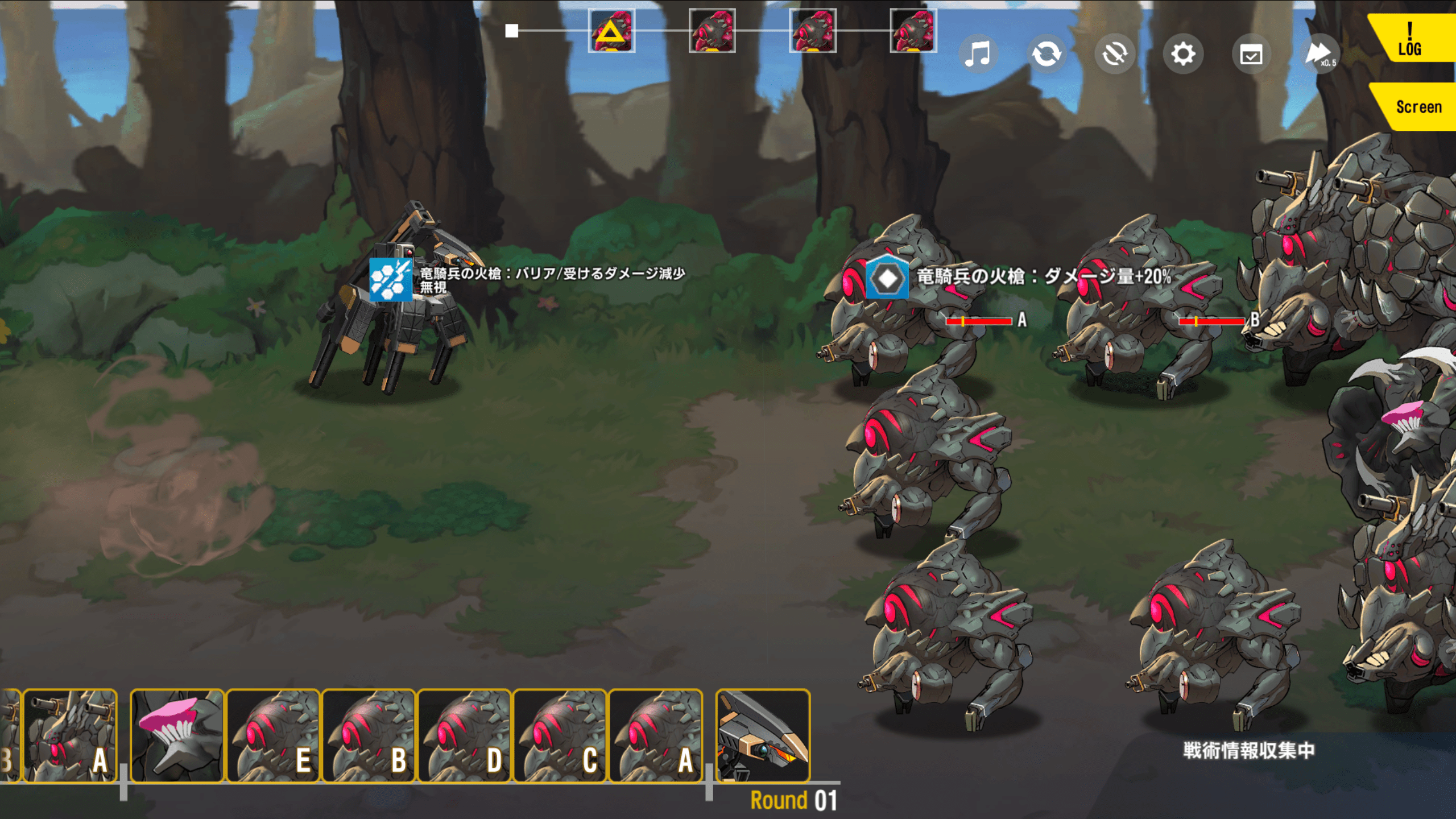Select the turn-order portrait labeled D
The image size is (1456, 819).
click(x=465, y=736)
